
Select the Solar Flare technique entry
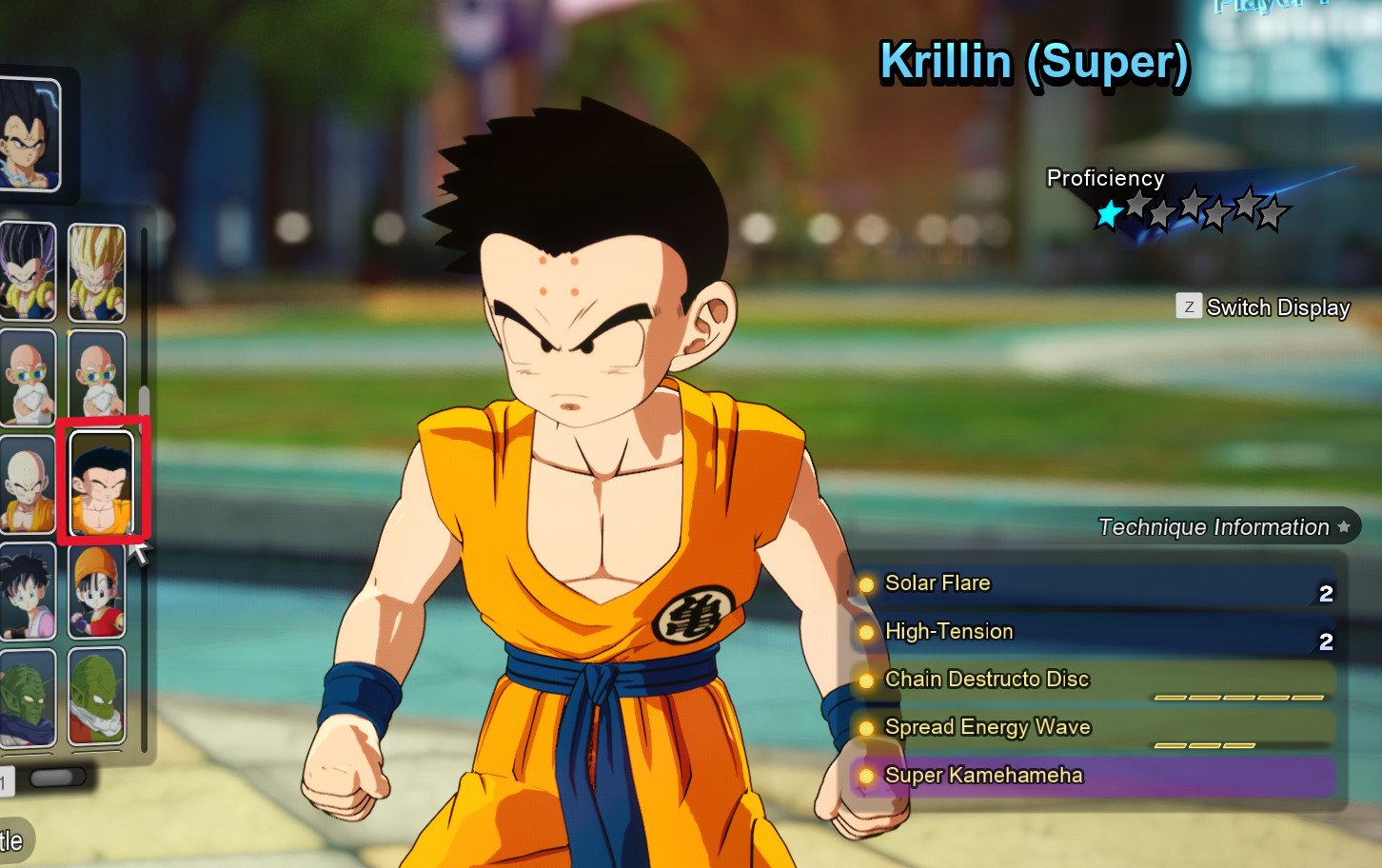938,582
